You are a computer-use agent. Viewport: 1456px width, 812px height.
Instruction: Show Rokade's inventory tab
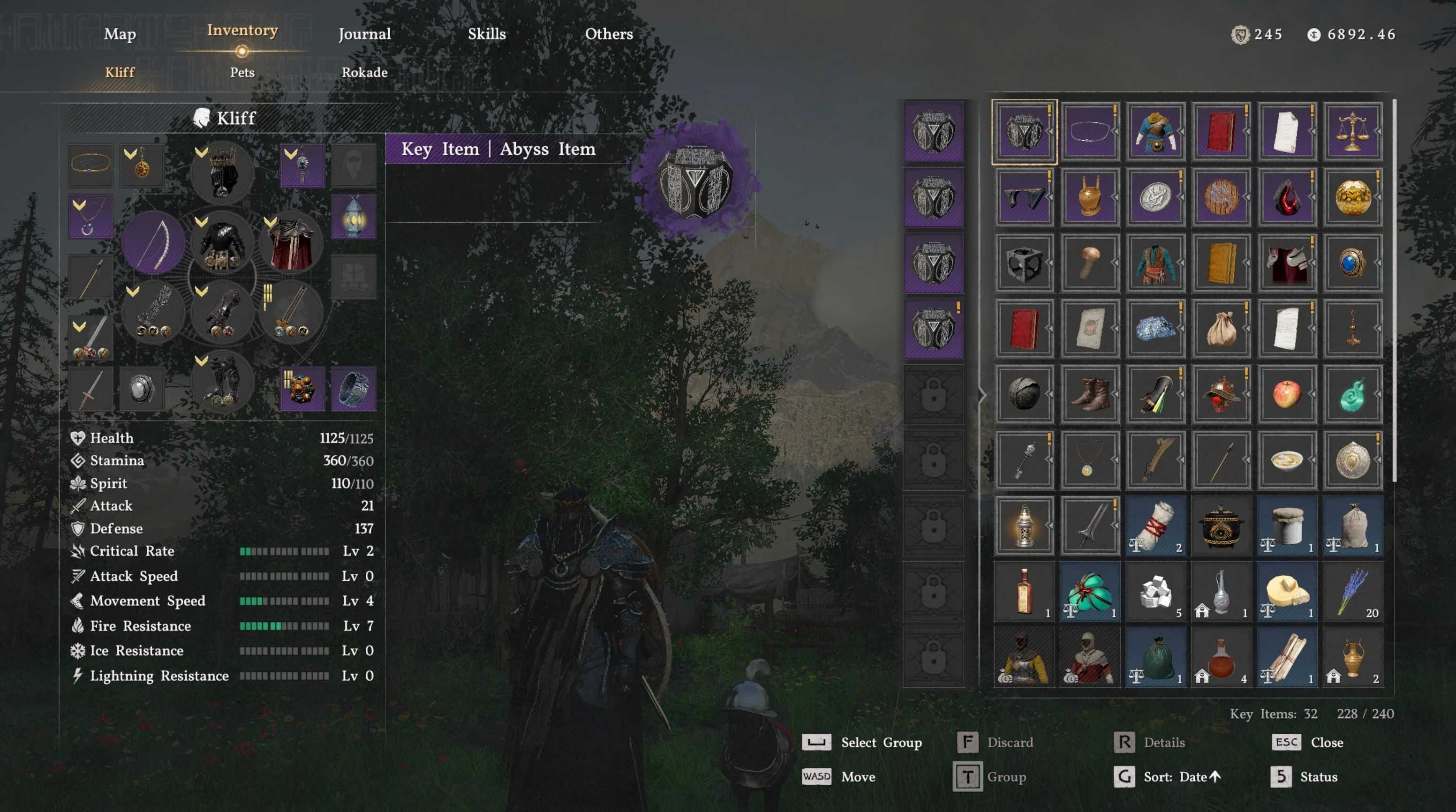click(x=364, y=72)
